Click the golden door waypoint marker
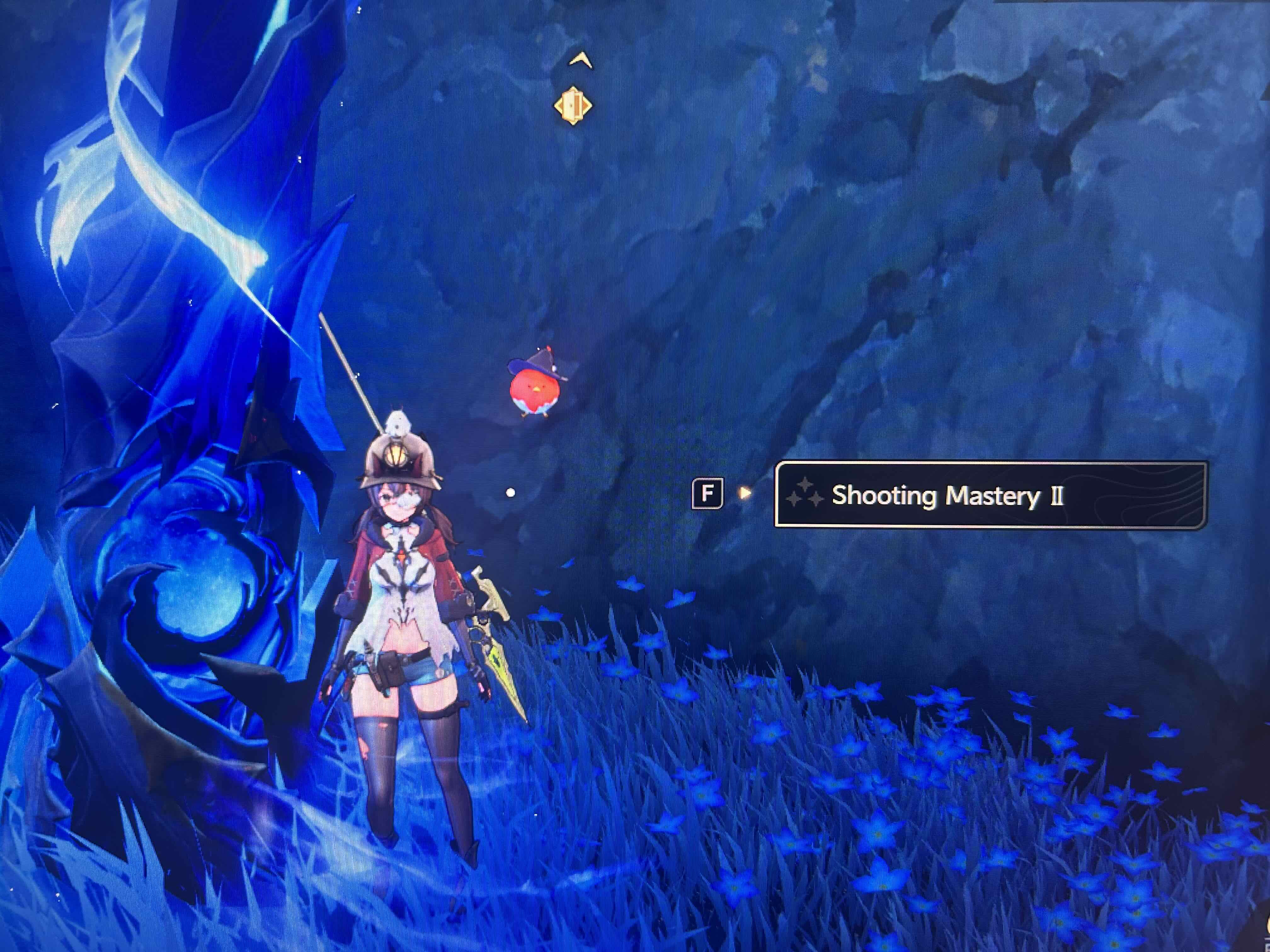 (x=572, y=105)
